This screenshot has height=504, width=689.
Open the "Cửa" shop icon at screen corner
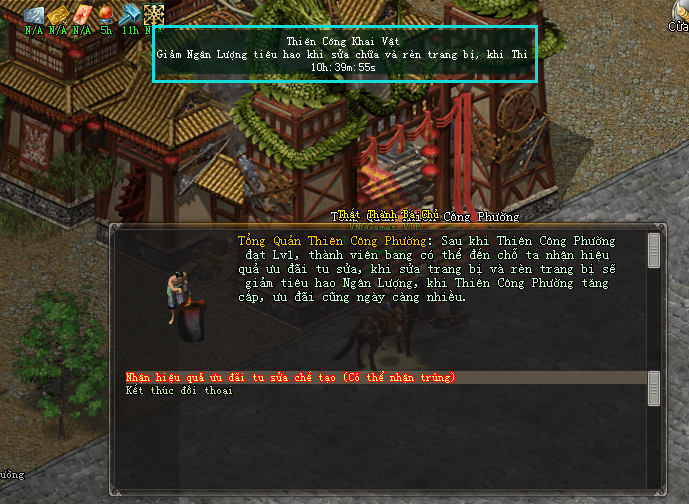[x=680, y=14]
